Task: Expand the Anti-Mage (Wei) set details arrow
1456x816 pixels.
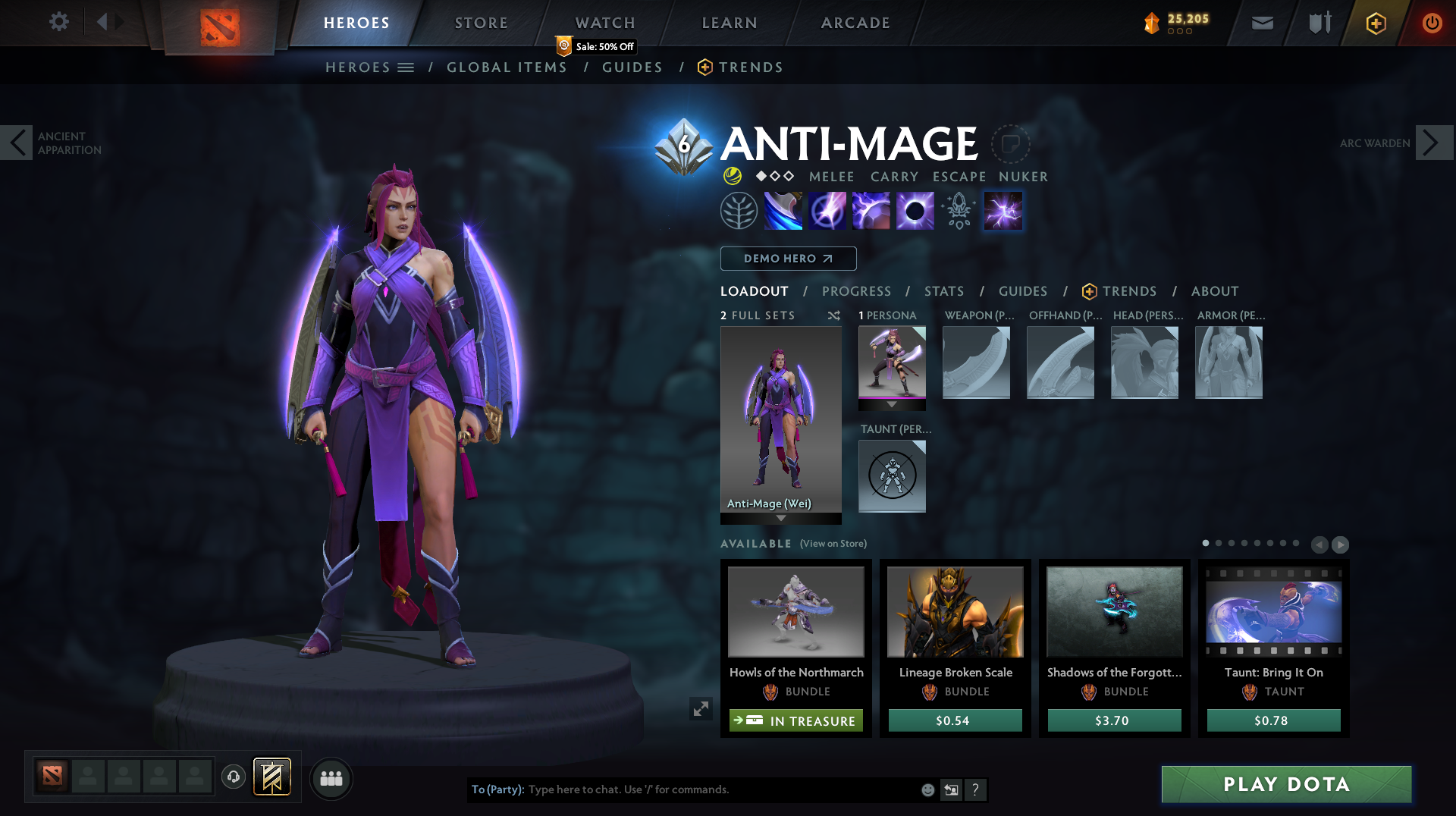Action: 781,519
